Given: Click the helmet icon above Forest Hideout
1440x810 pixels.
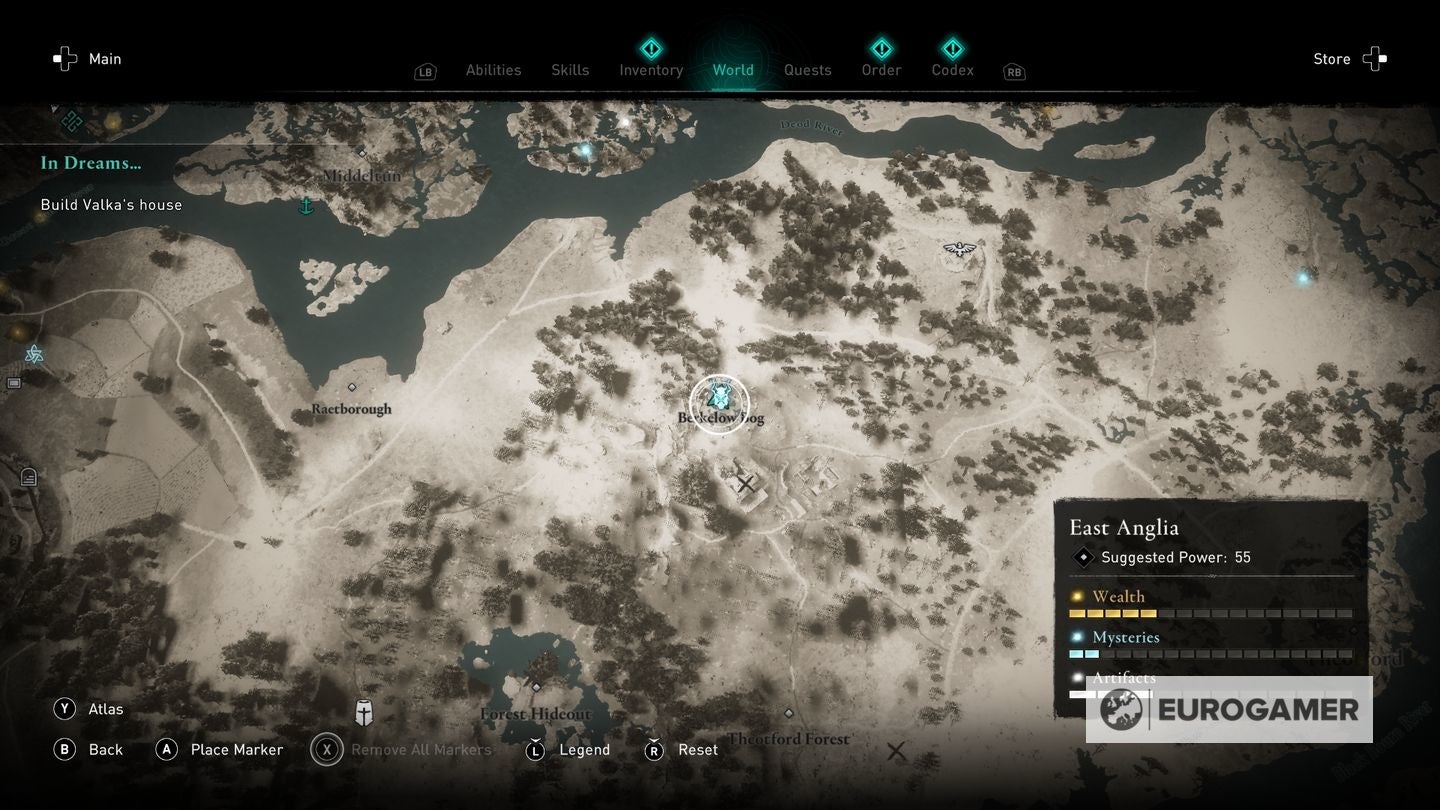Looking at the screenshot, I should click(x=363, y=713).
